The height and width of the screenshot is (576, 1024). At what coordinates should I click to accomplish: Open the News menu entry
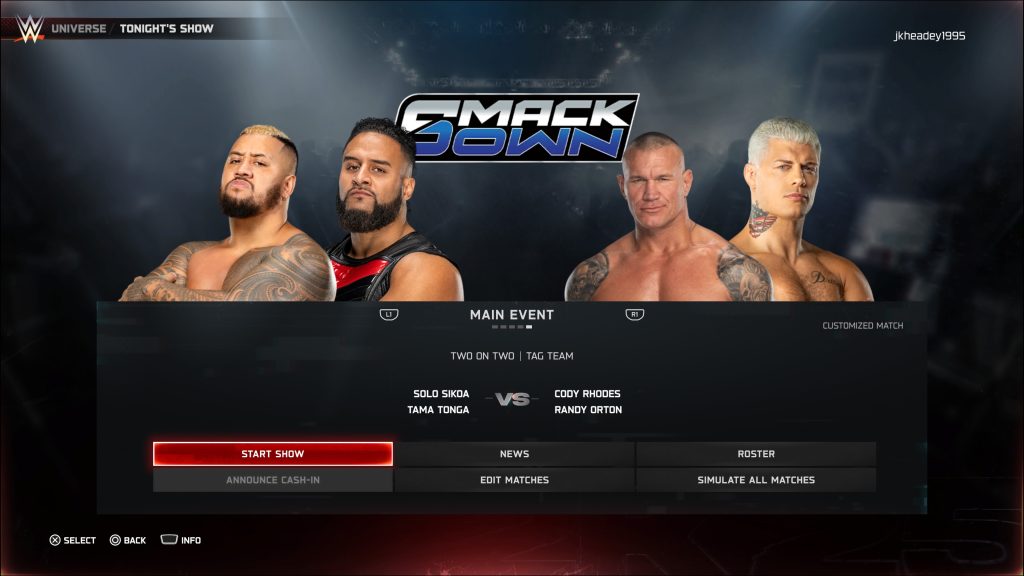point(514,454)
